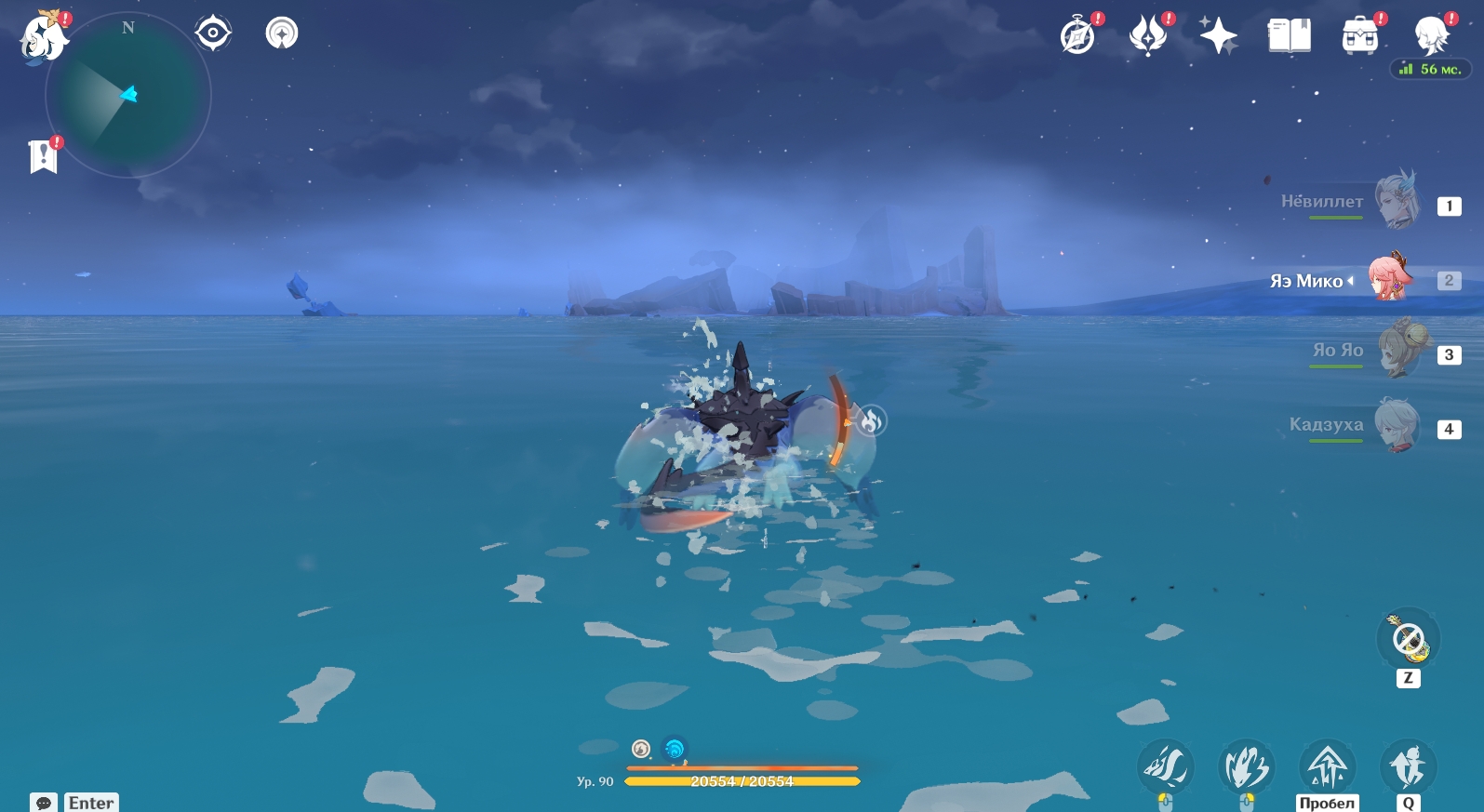This screenshot has height=812, width=1484.
Task: Open the events compass icon
Action: [x=1078, y=37]
